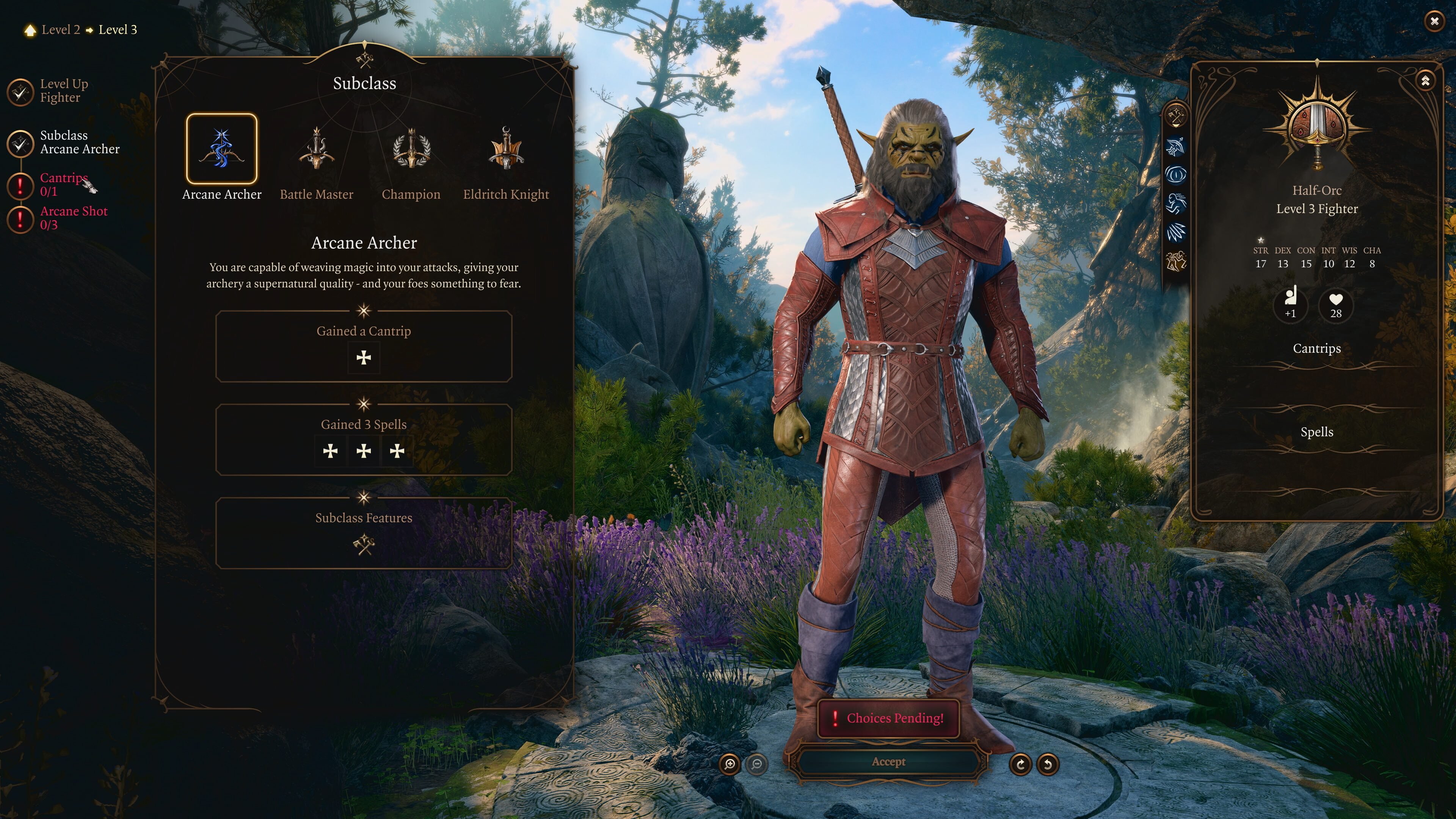Viewport: 1456px width, 819px height.
Task: Collapse the character summary panel
Action: pyautogui.click(x=1425, y=81)
